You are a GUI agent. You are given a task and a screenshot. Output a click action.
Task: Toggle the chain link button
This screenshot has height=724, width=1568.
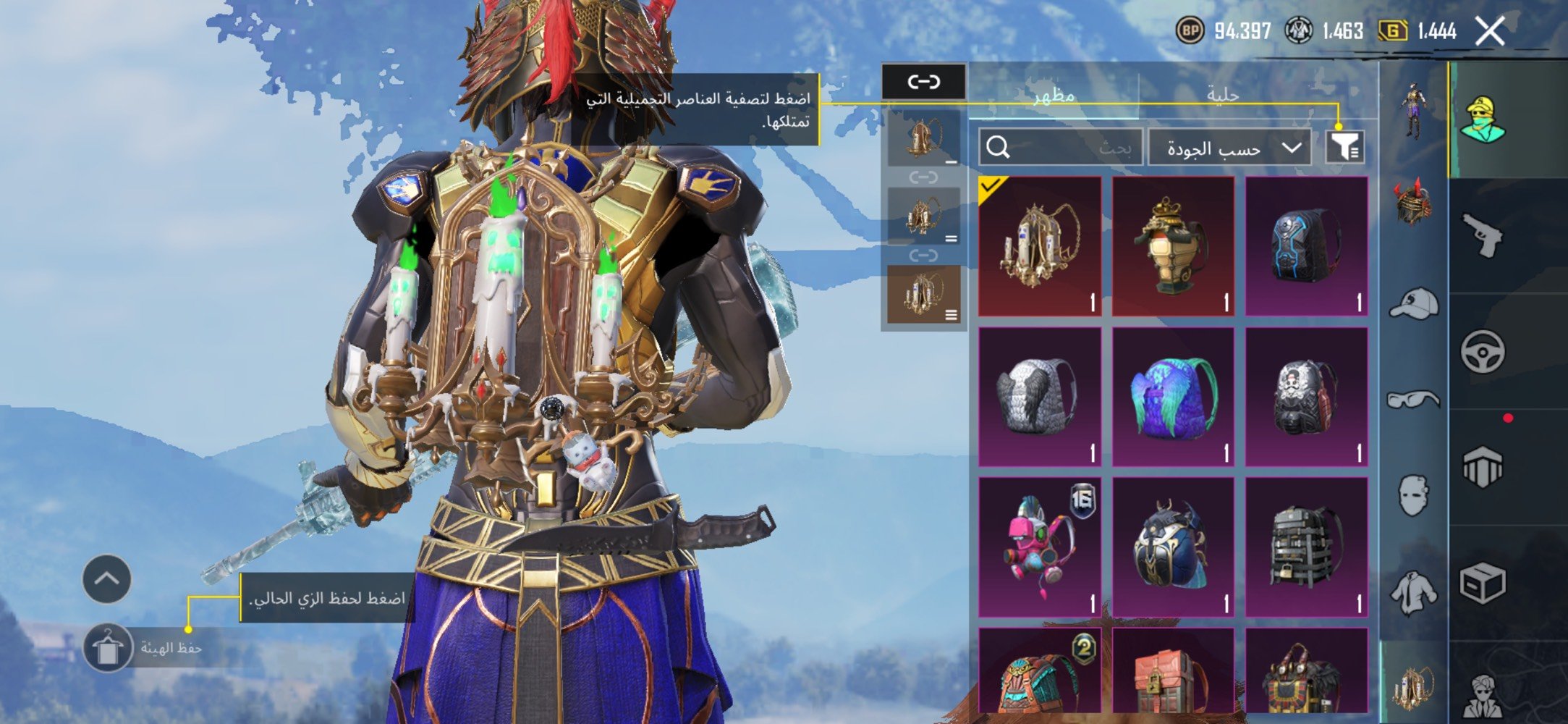[x=923, y=82]
